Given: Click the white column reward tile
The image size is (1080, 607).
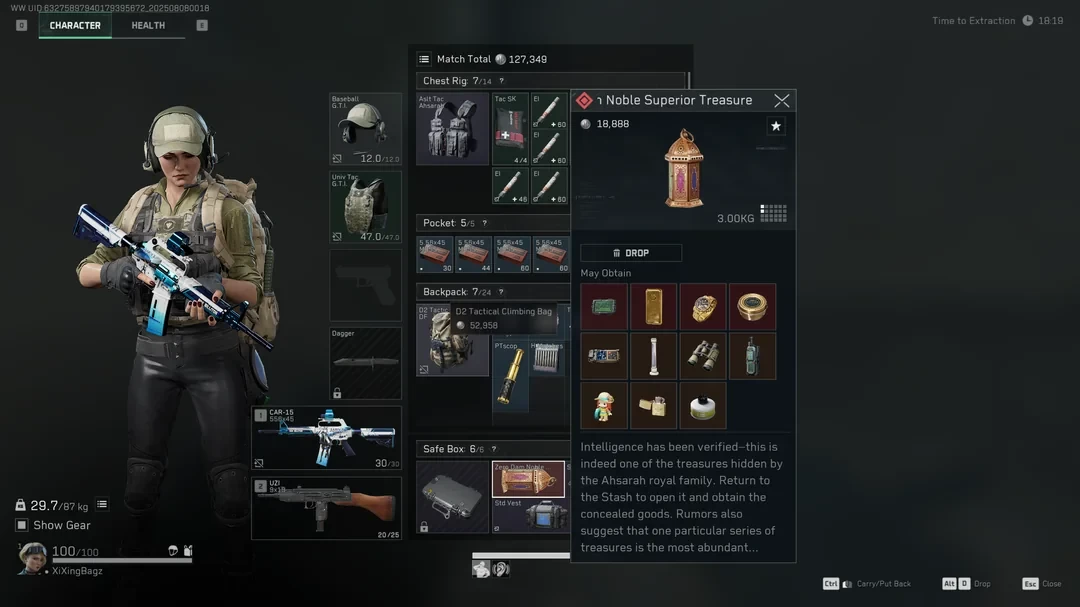Looking at the screenshot, I should (654, 356).
